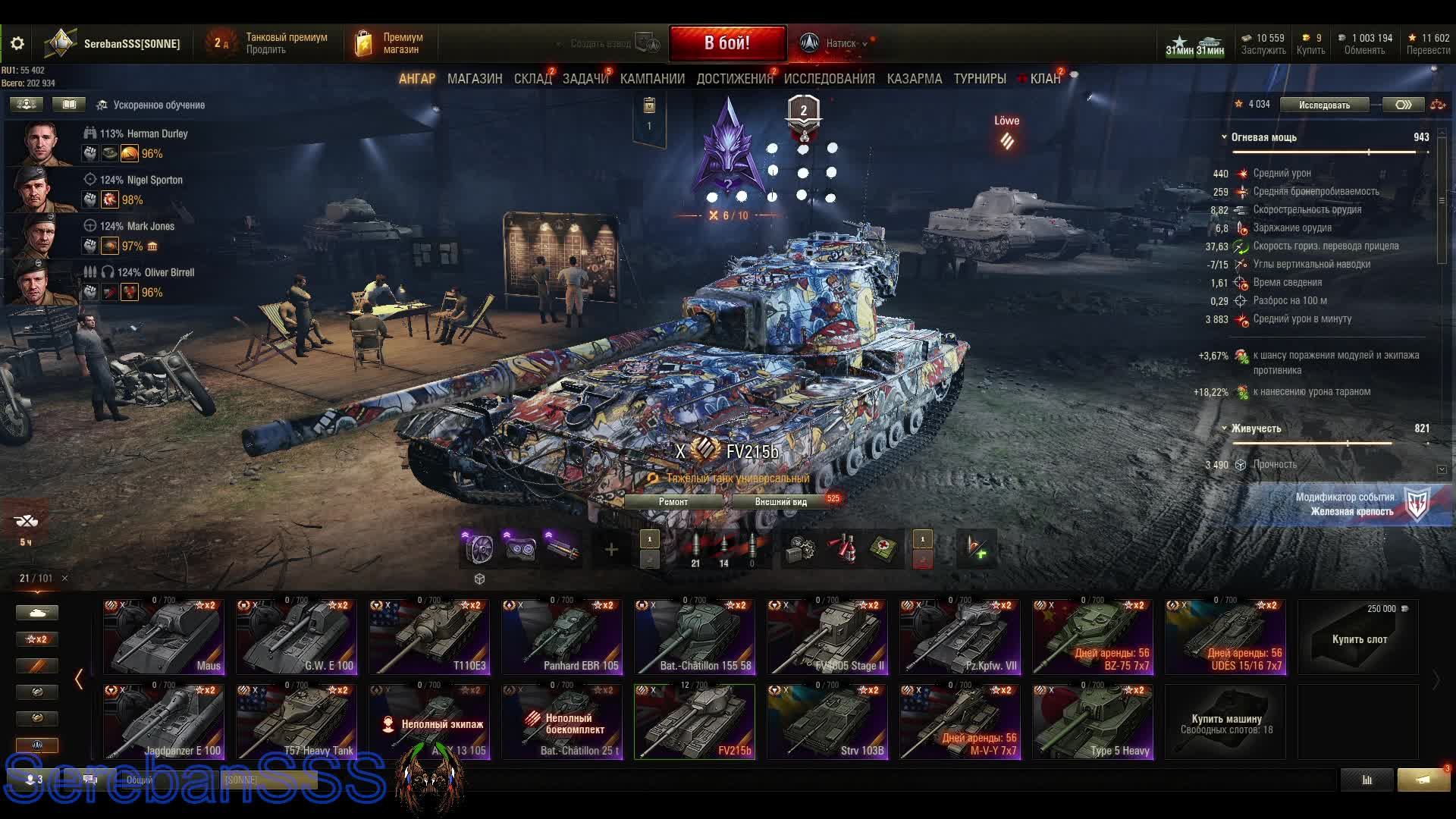Open the settings gear icon
Image resolution: width=1456 pixels, height=819 pixels.
(17, 44)
